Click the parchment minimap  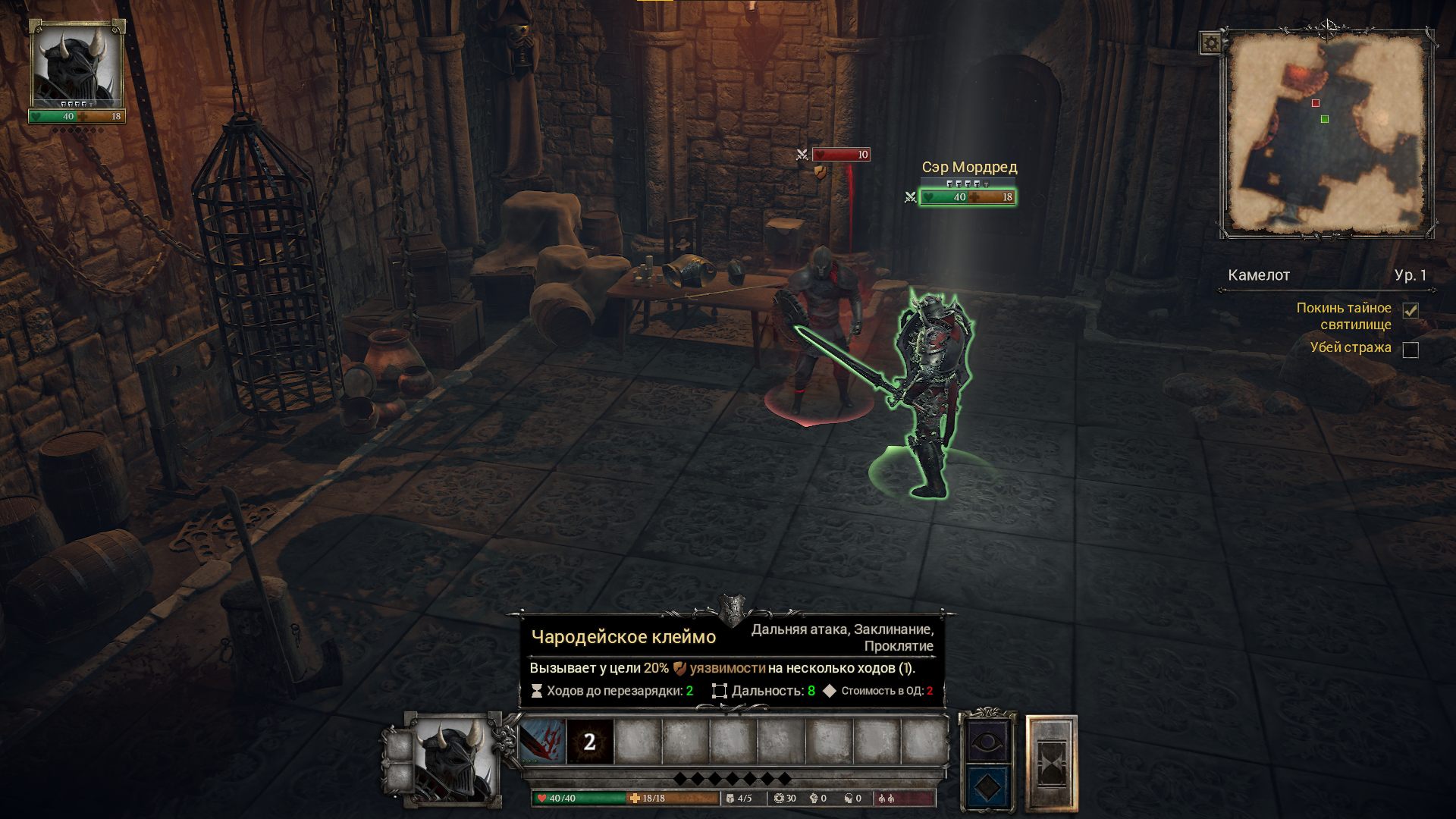(1326, 133)
